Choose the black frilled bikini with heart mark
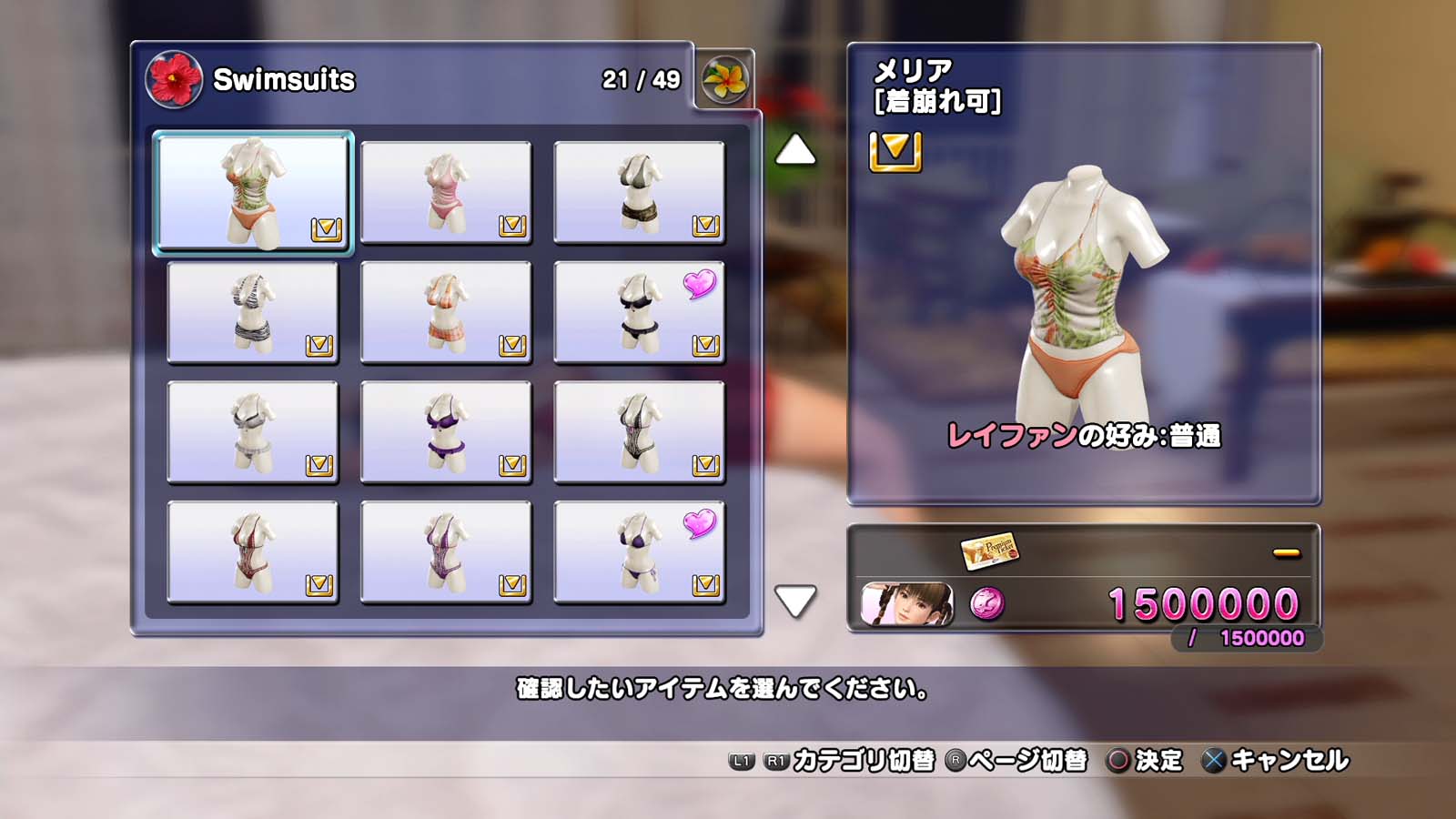Image resolution: width=1456 pixels, height=819 pixels. point(639,312)
